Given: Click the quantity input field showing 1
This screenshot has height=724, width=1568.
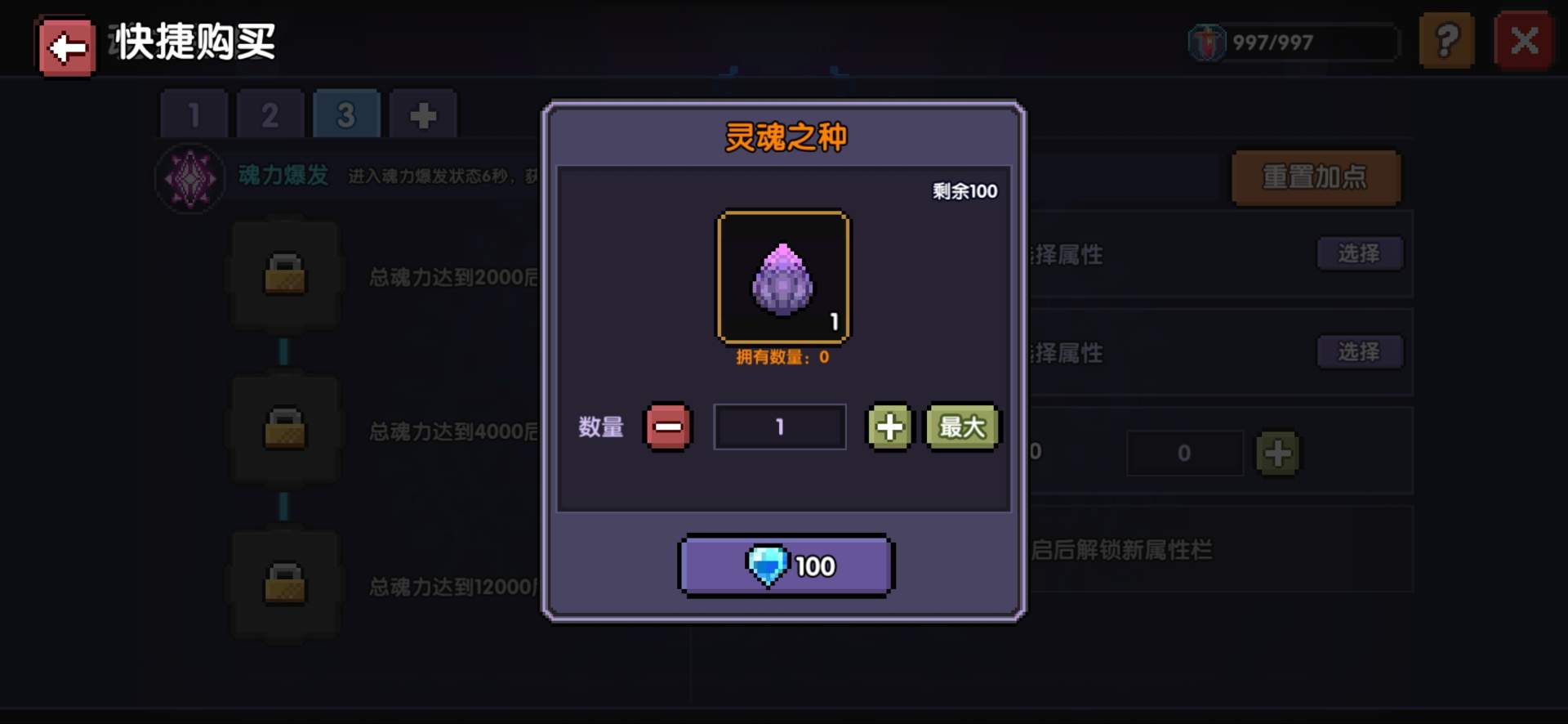Looking at the screenshot, I should [x=779, y=426].
